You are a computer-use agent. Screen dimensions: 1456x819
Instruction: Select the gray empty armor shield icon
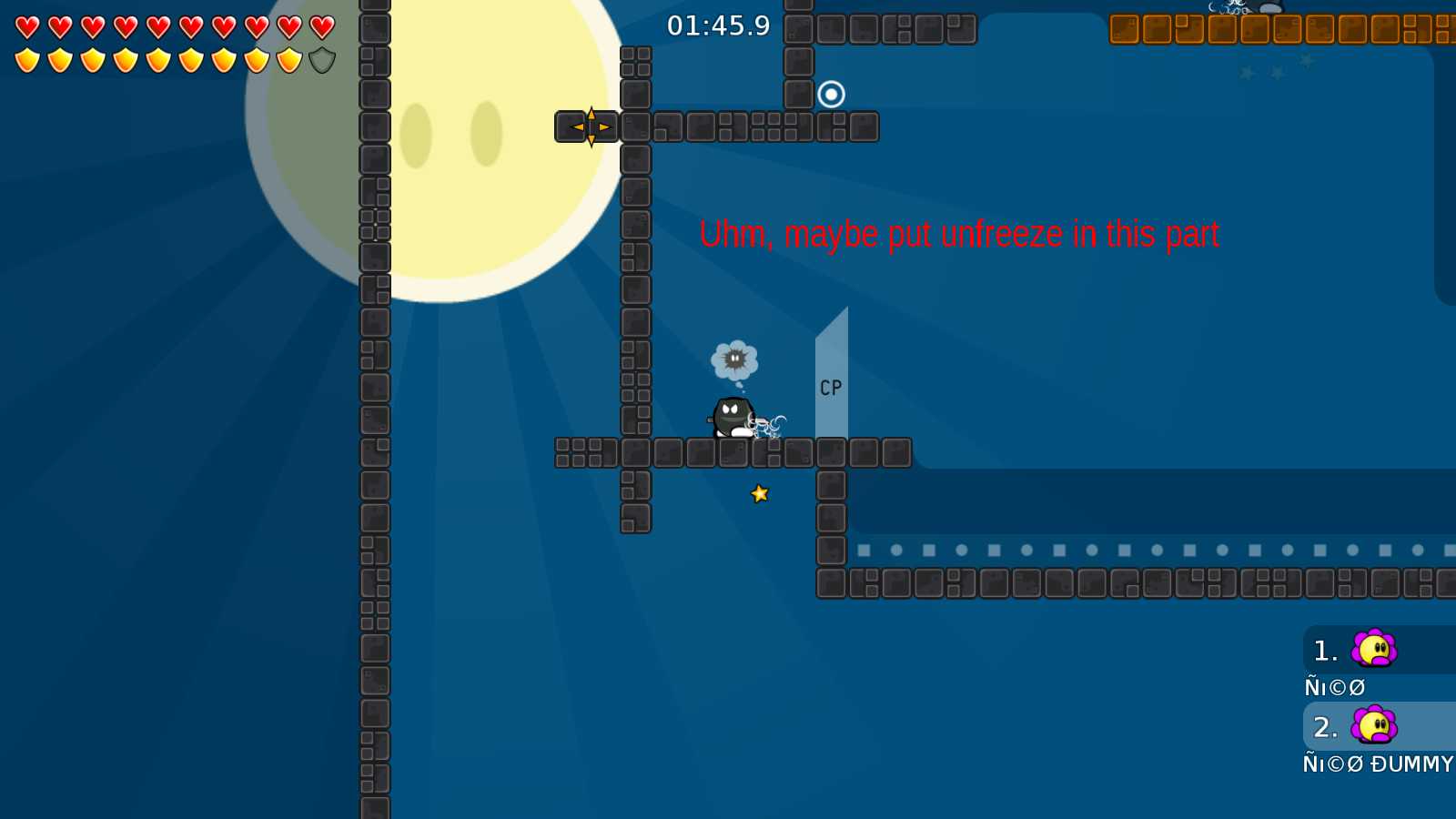tap(321, 62)
